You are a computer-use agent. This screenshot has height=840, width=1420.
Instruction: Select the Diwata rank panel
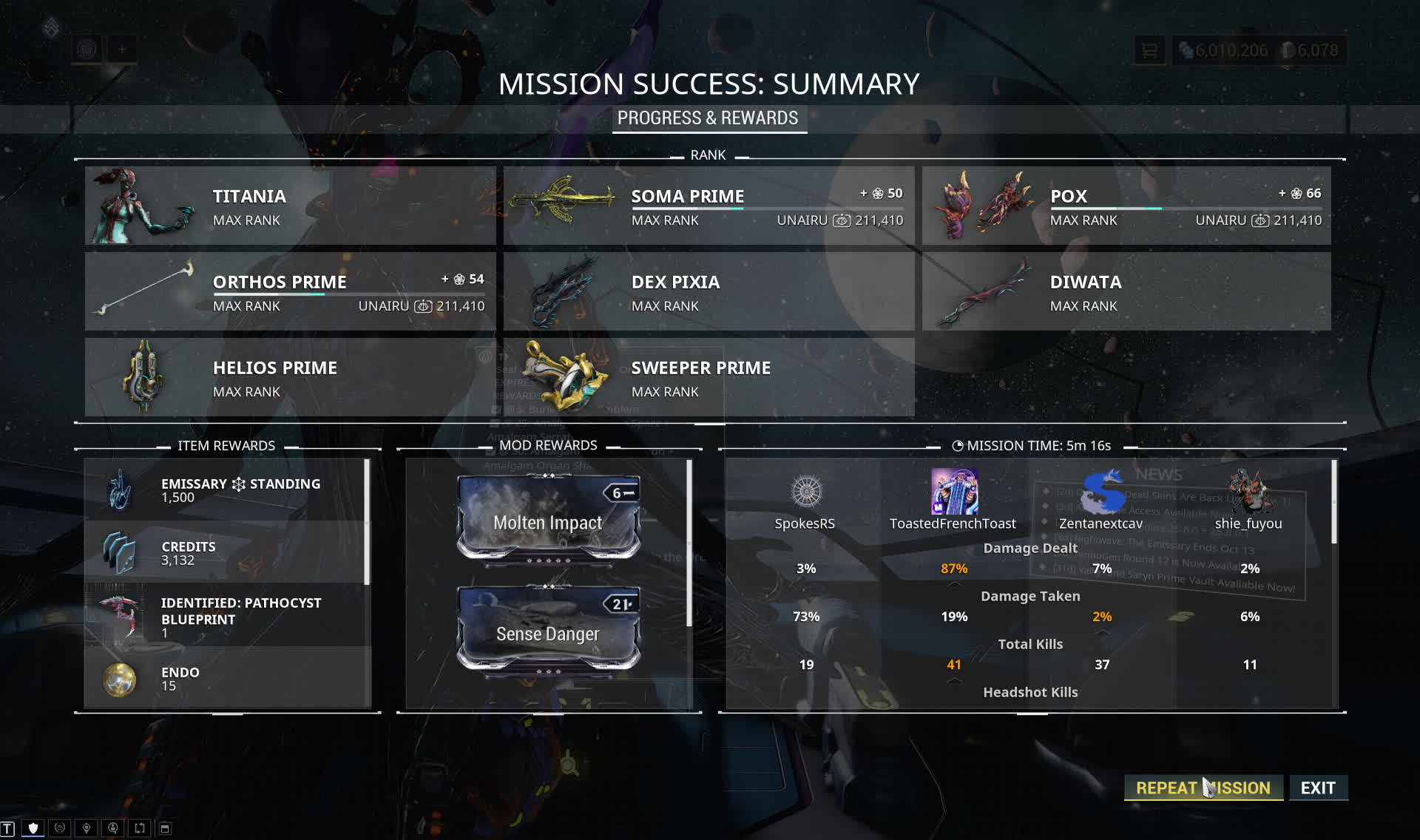point(1126,291)
